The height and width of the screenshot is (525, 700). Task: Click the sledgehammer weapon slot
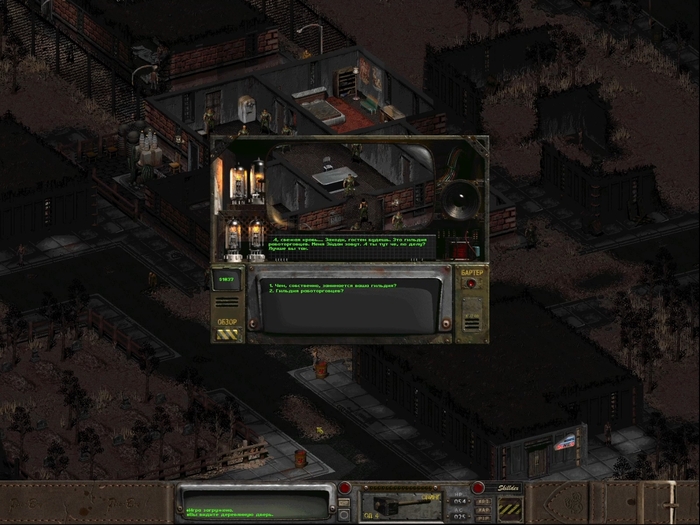tap(400, 502)
